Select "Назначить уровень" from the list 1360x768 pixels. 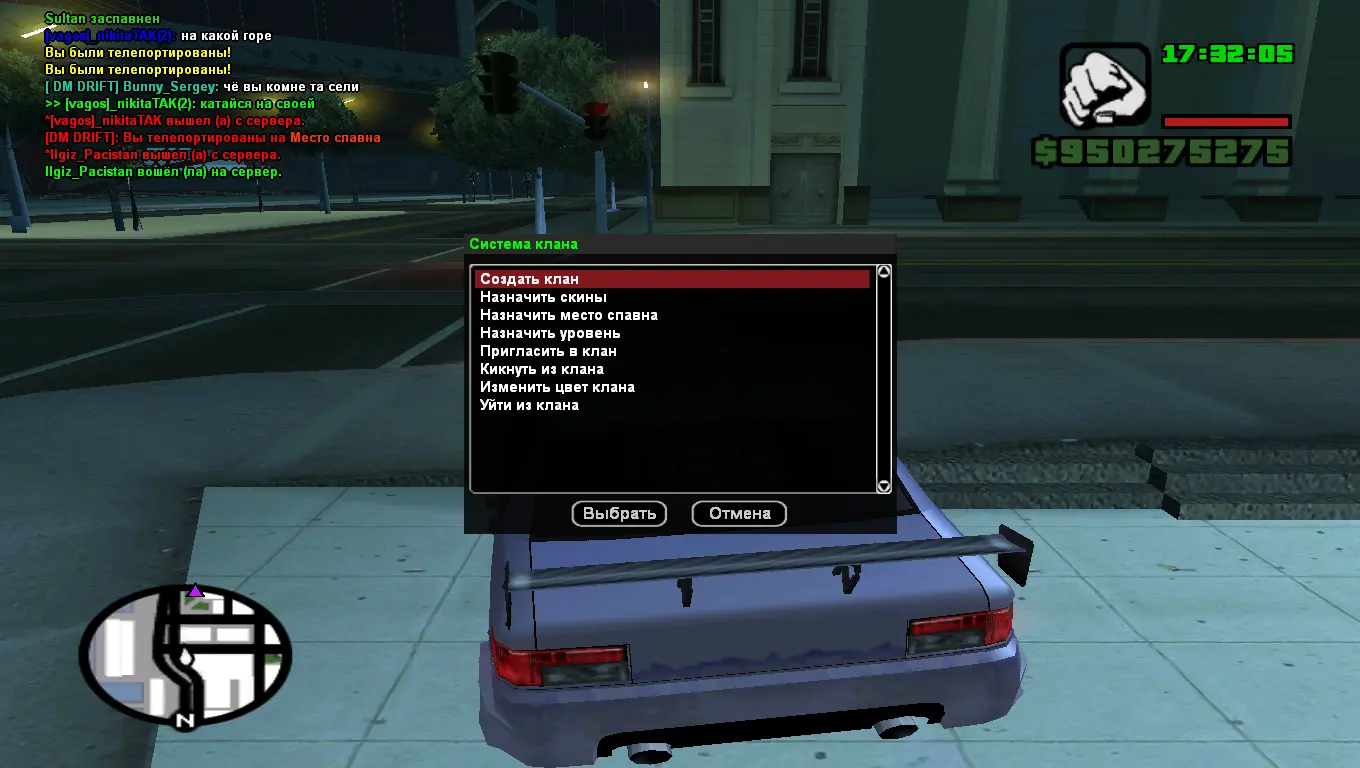click(x=550, y=333)
